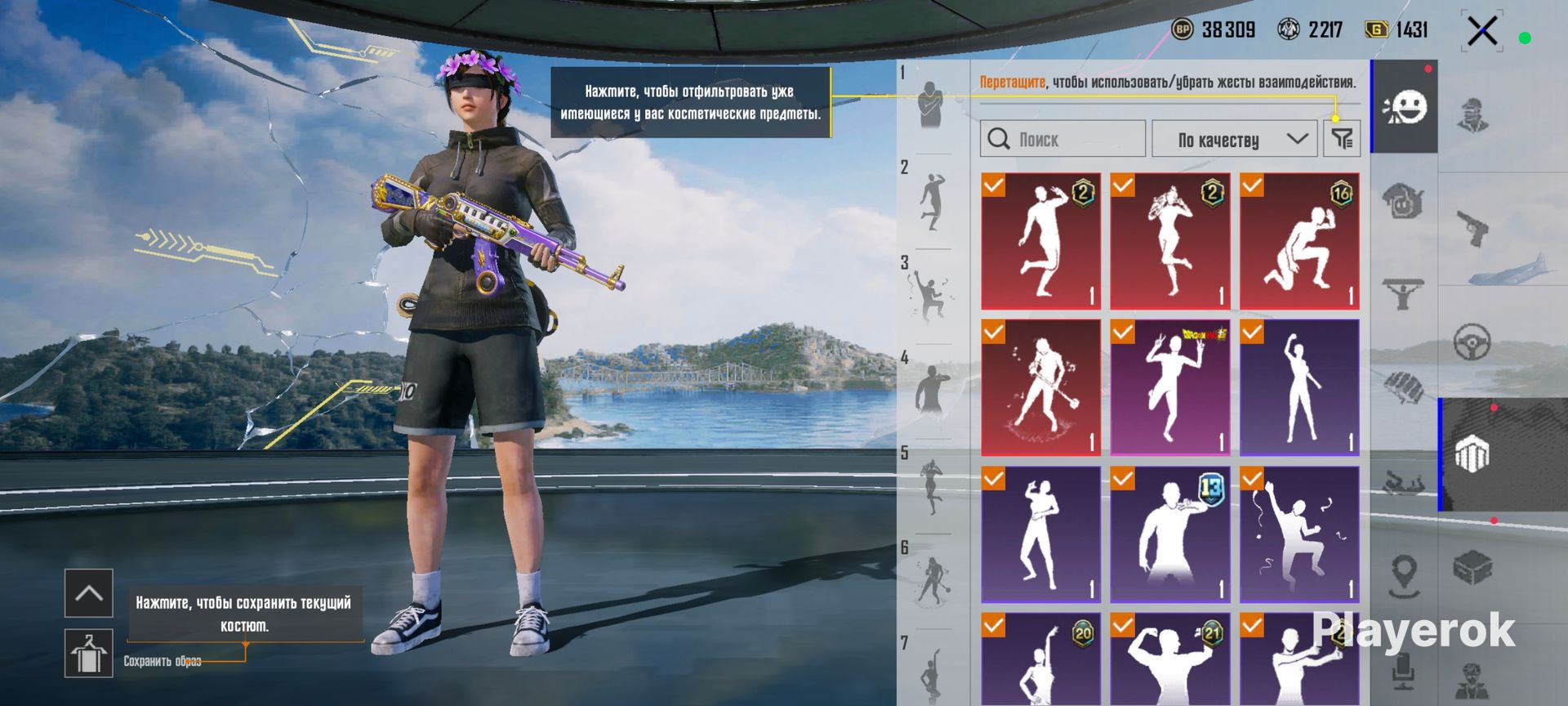Open the pistol weapon skins category
This screenshot has height=706, width=1568.
click(1472, 228)
